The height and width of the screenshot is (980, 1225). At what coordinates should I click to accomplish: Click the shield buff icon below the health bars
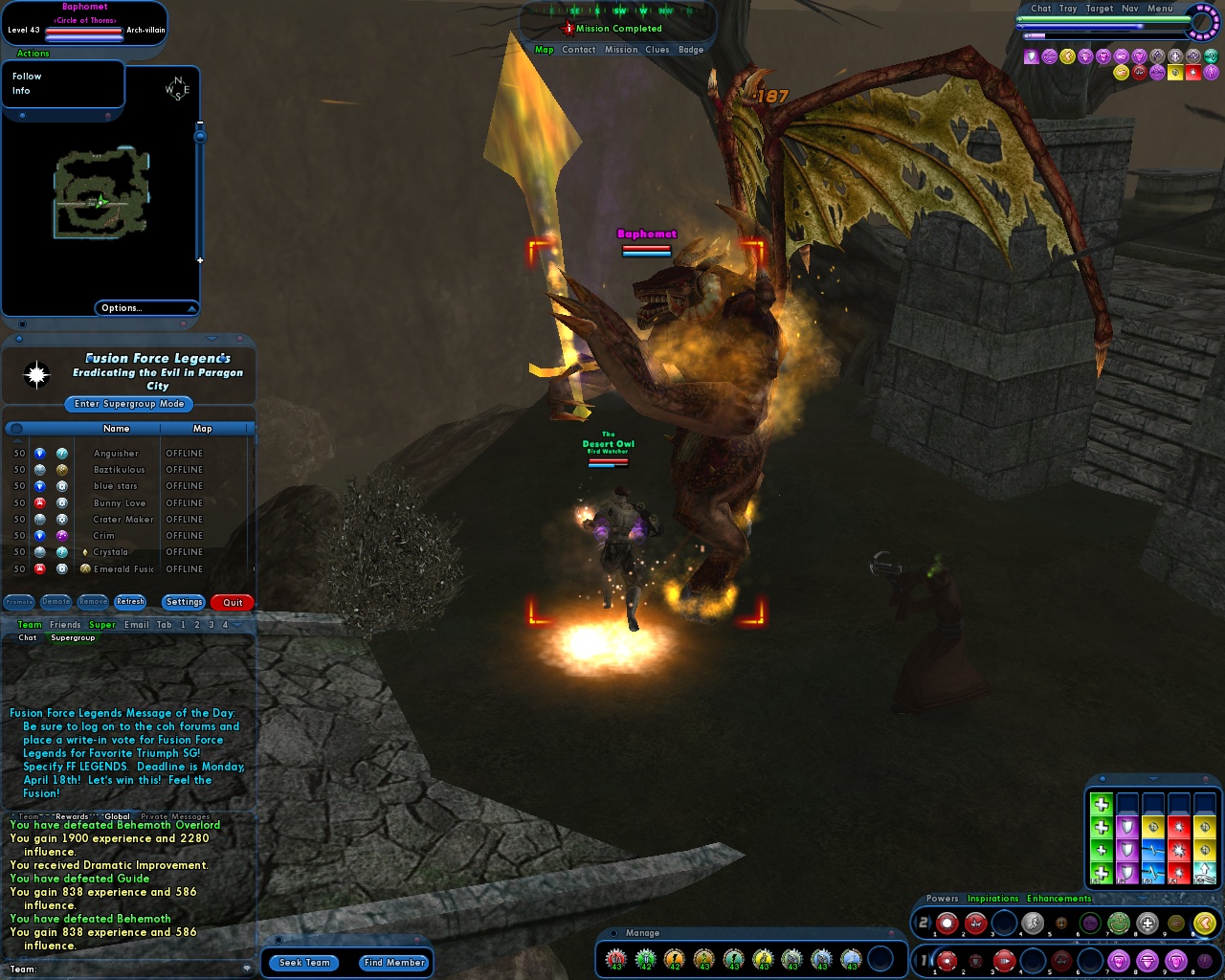(1031, 56)
